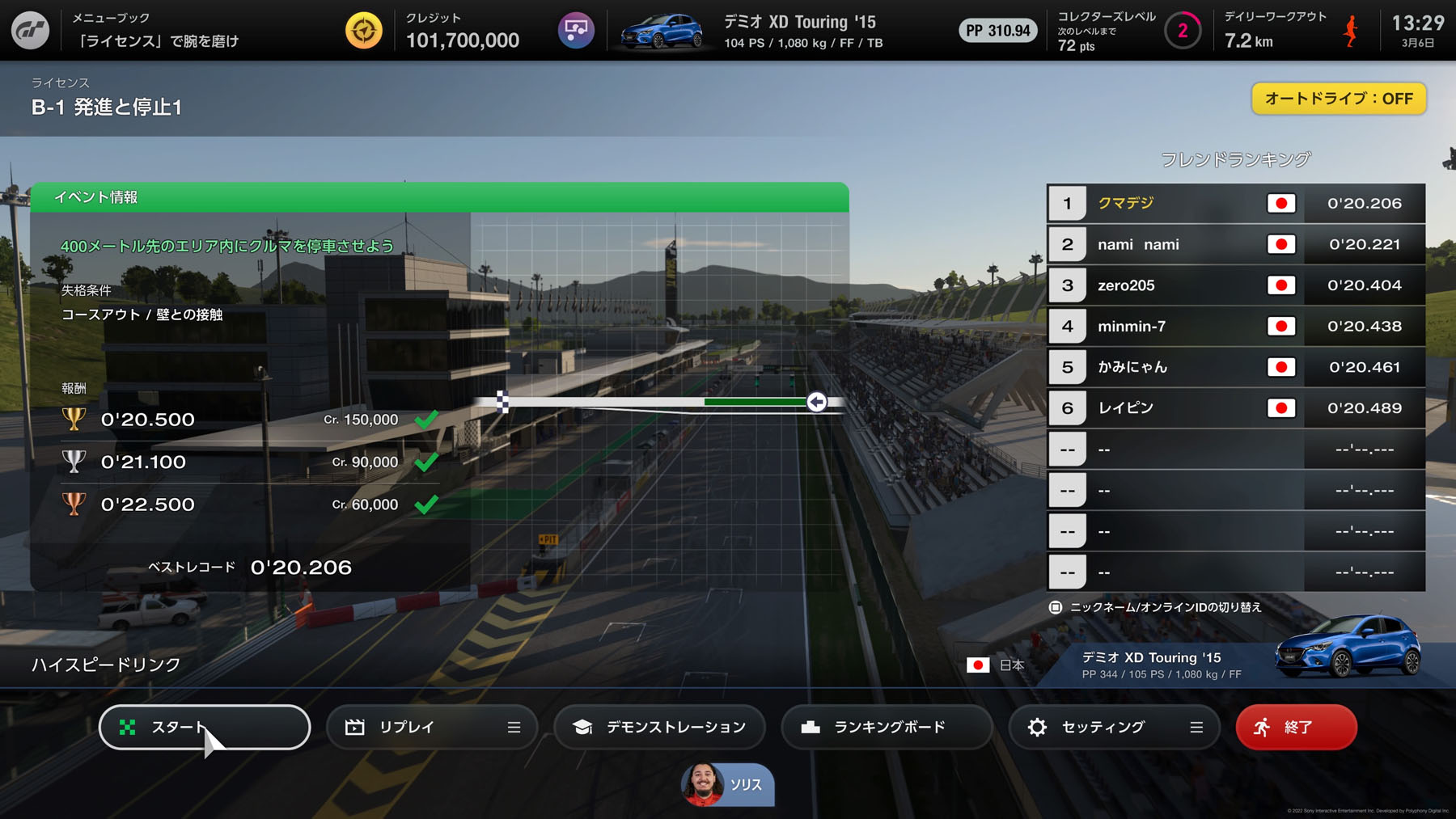Start the B-1 license test
This screenshot has width=1456, height=819.
(x=204, y=727)
